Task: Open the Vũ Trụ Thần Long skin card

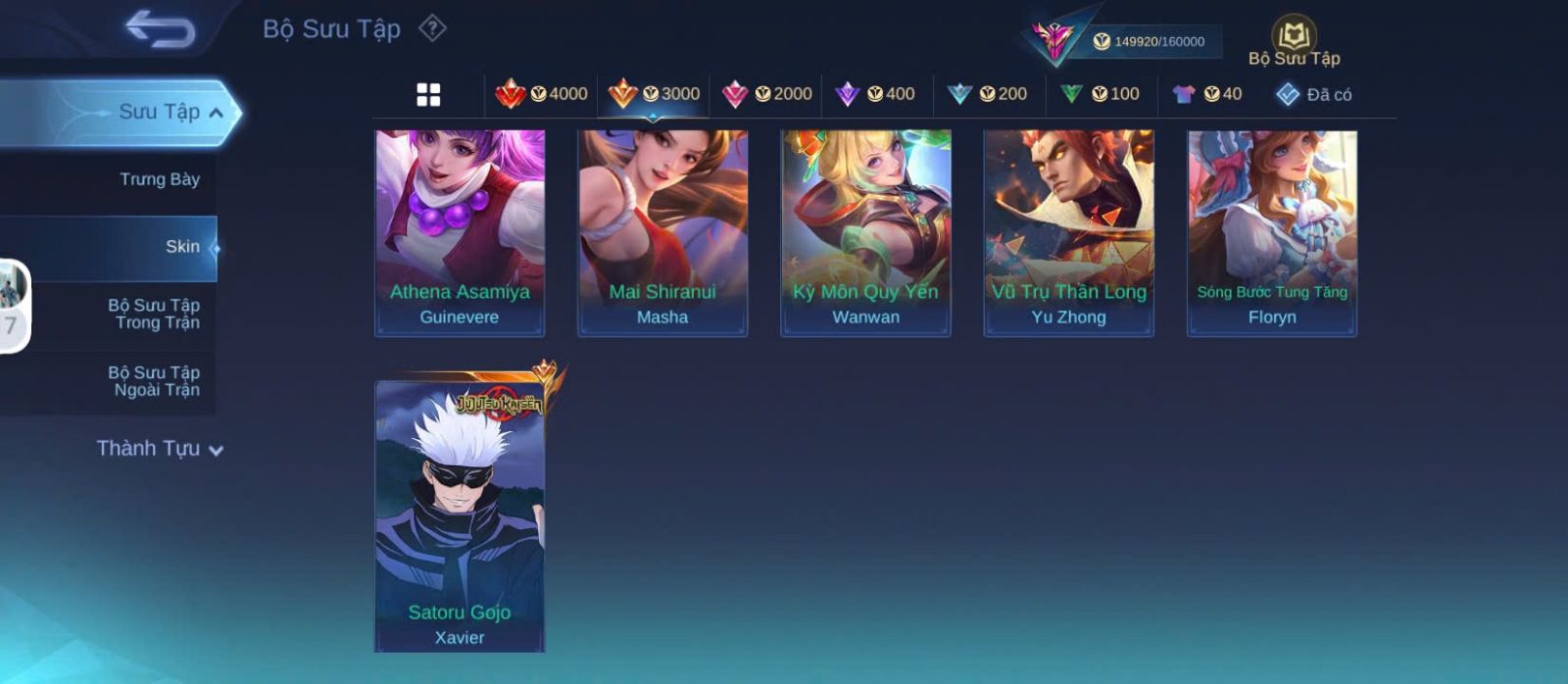Action: (x=1068, y=233)
